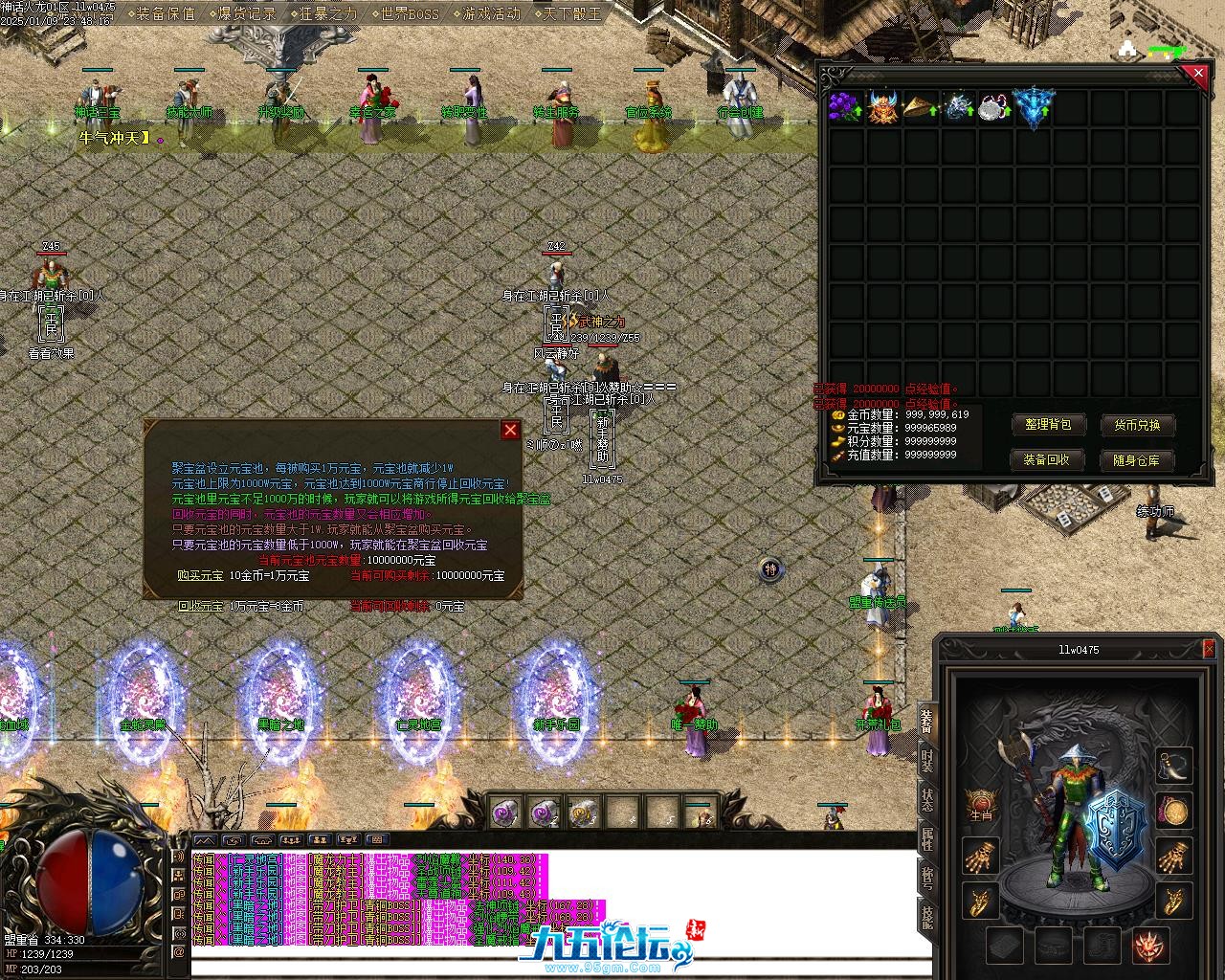This screenshot has height=980, width=1225.
Task: Close the character equipment panel
Action: click(1211, 650)
